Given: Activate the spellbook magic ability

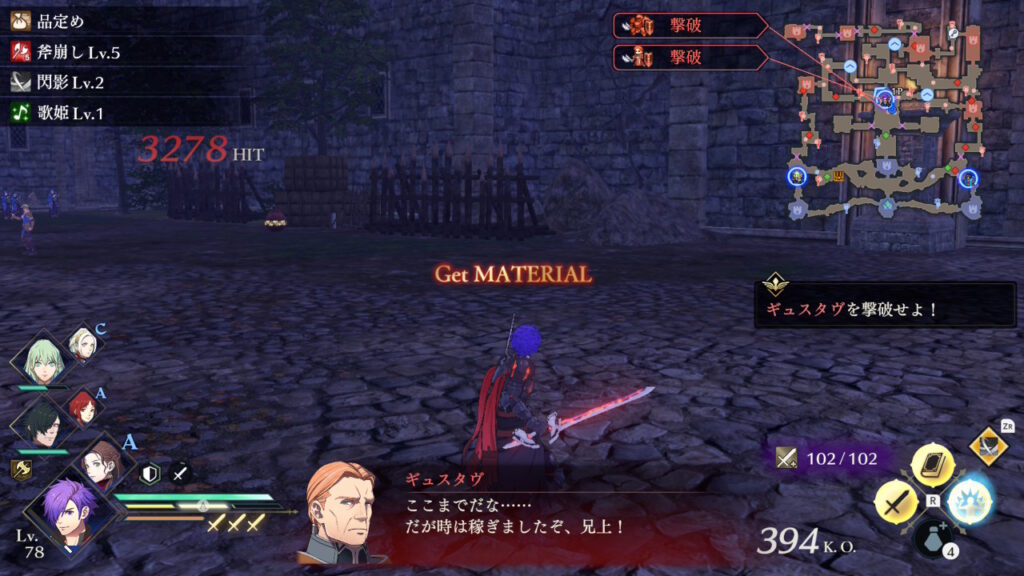Looking at the screenshot, I should pos(932,466).
